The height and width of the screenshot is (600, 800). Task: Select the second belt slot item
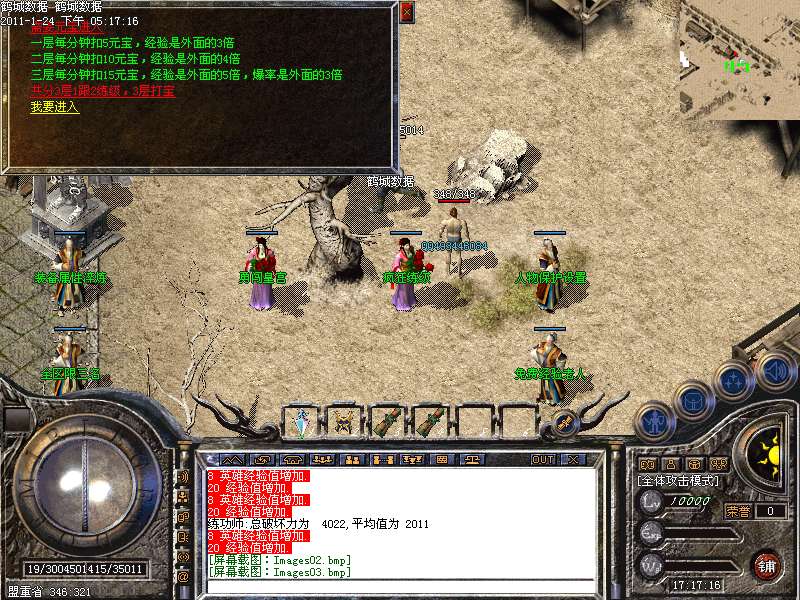coord(346,422)
